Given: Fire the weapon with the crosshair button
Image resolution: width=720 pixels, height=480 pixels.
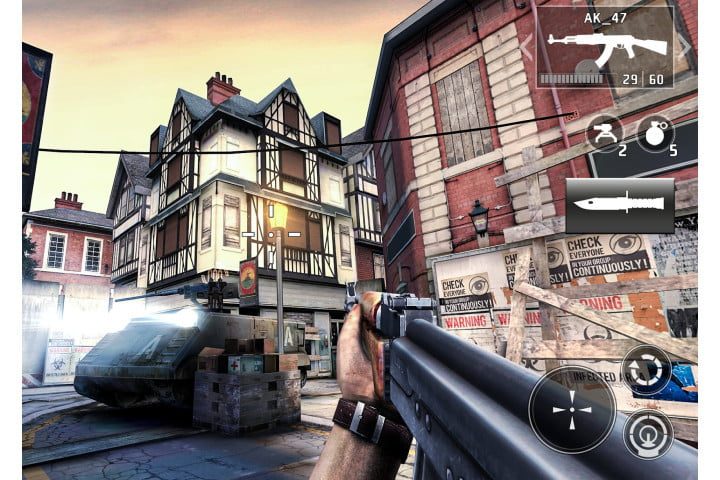Looking at the screenshot, I should [573, 409].
